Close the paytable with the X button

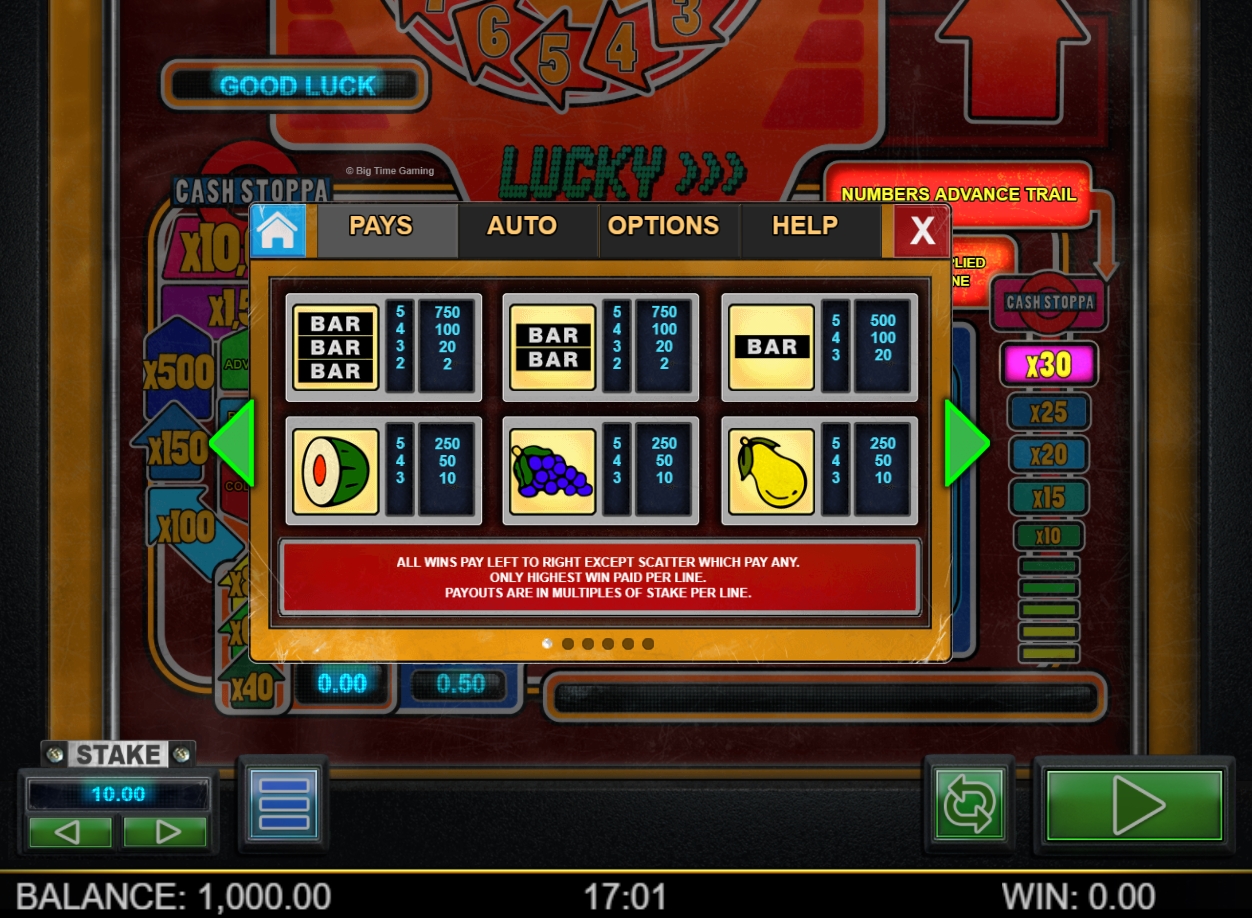click(x=921, y=231)
